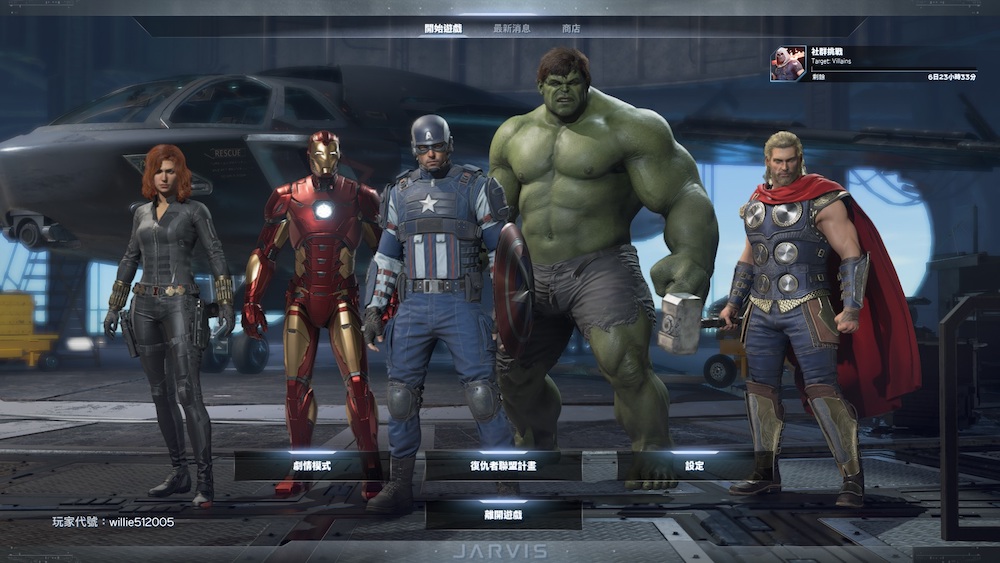Open the 設定 settings menu

(694, 466)
